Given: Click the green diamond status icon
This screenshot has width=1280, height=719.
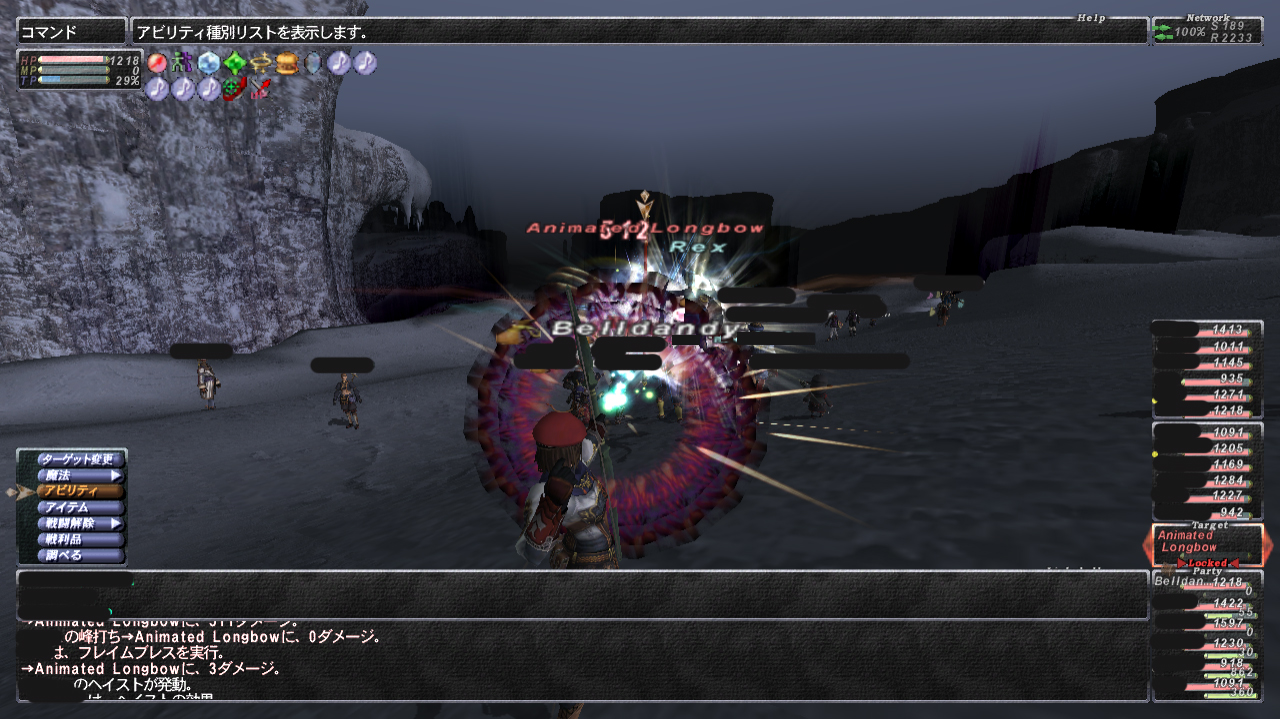Looking at the screenshot, I should [x=235, y=63].
